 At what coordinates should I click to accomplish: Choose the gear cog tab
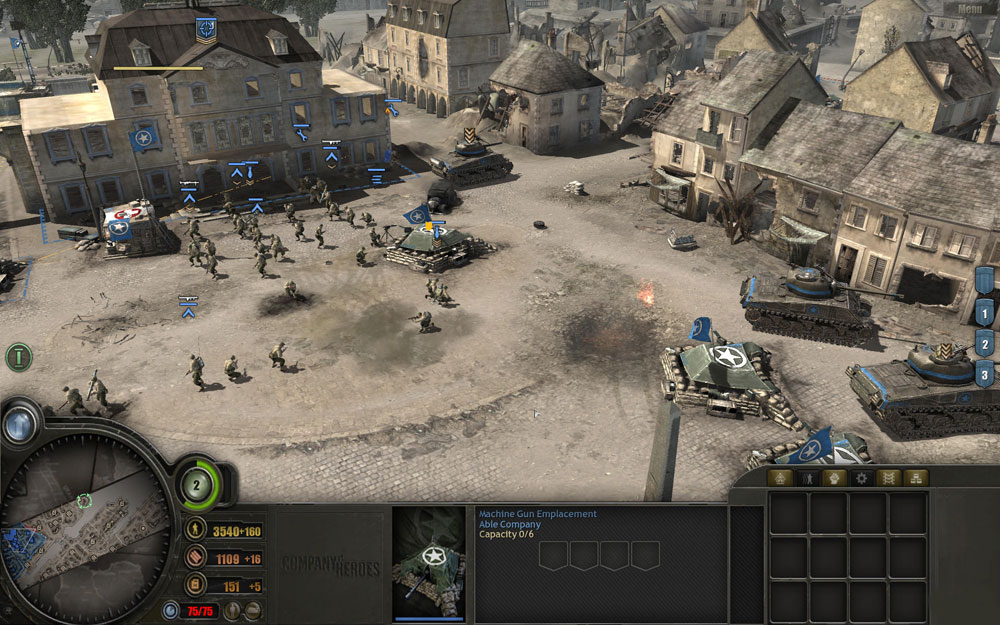coord(861,478)
